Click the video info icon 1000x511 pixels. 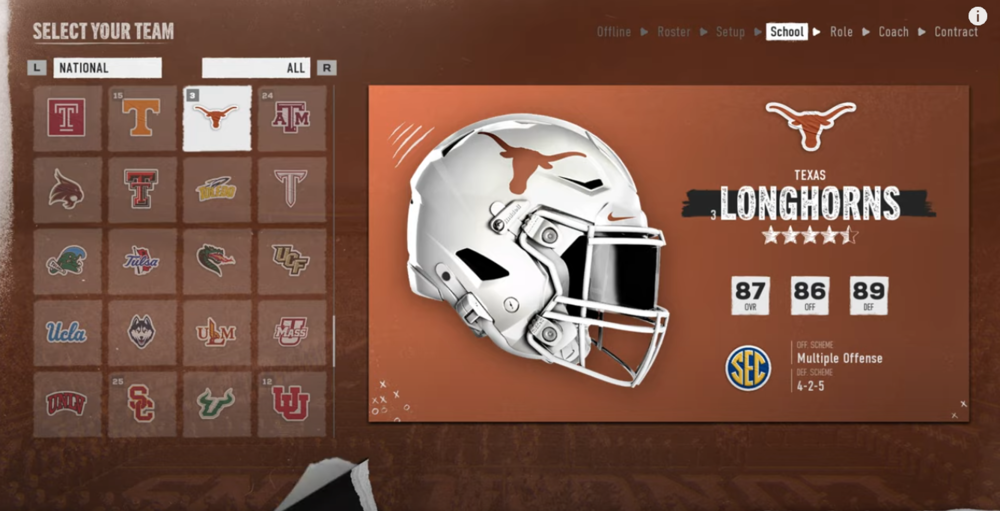click(x=978, y=16)
